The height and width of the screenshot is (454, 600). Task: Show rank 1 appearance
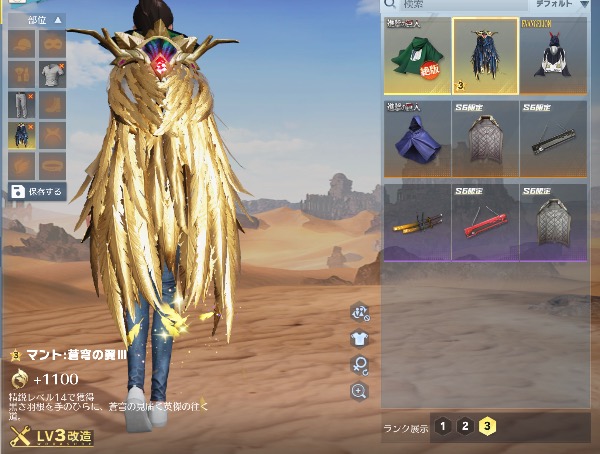[x=441, y=426]
